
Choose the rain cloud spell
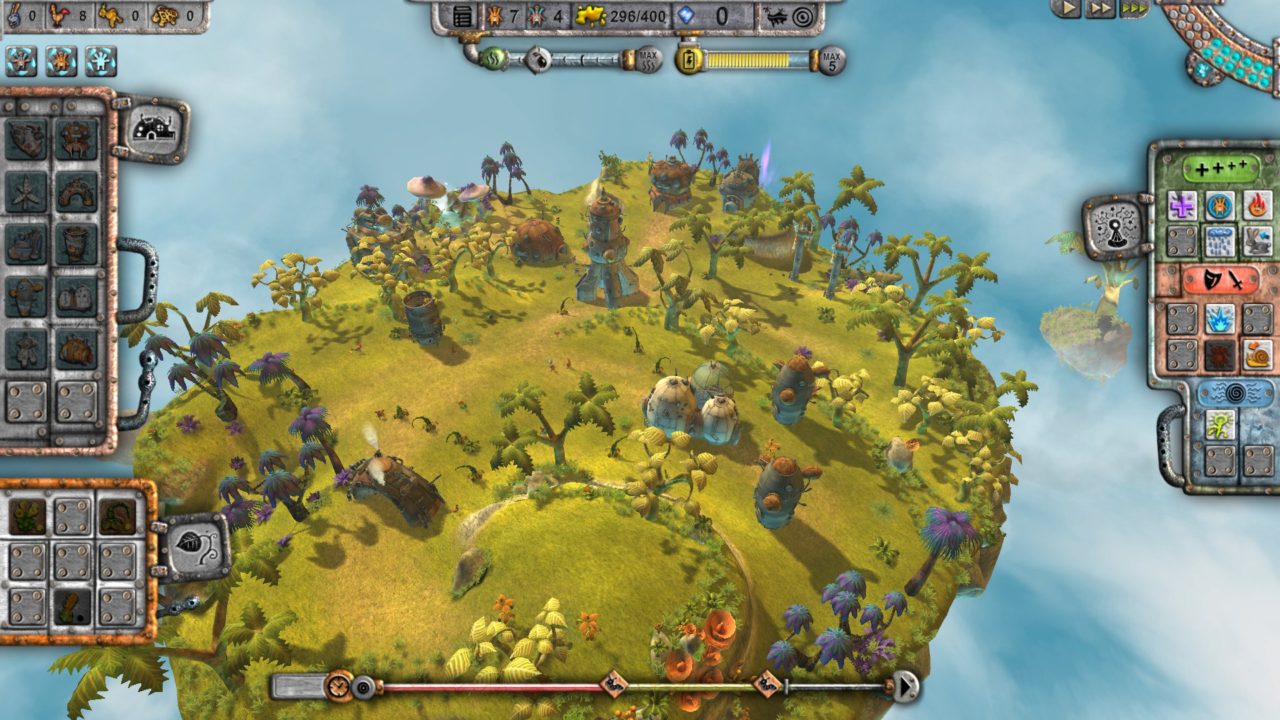point(1220,241)
